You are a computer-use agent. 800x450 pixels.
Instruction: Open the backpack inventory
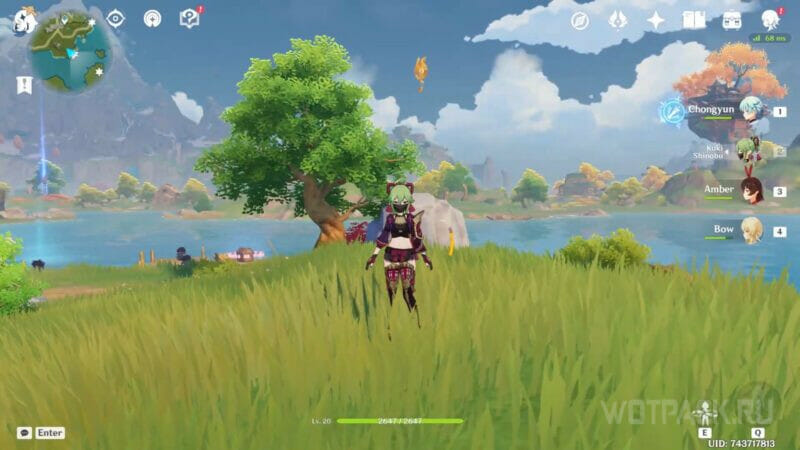click(x=732, y=20)
